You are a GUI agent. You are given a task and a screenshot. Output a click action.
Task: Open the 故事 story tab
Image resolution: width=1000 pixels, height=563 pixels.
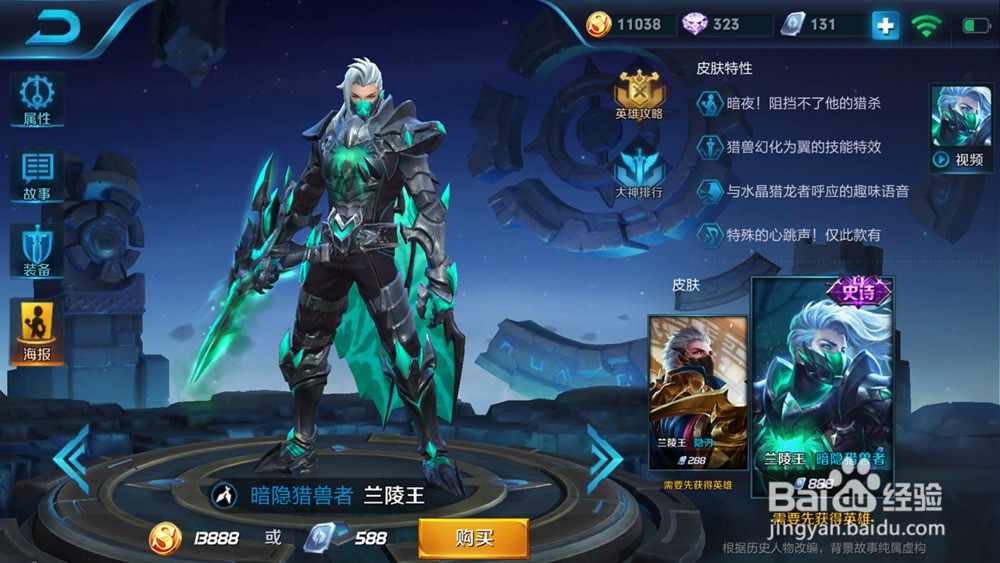pos(37,176)
